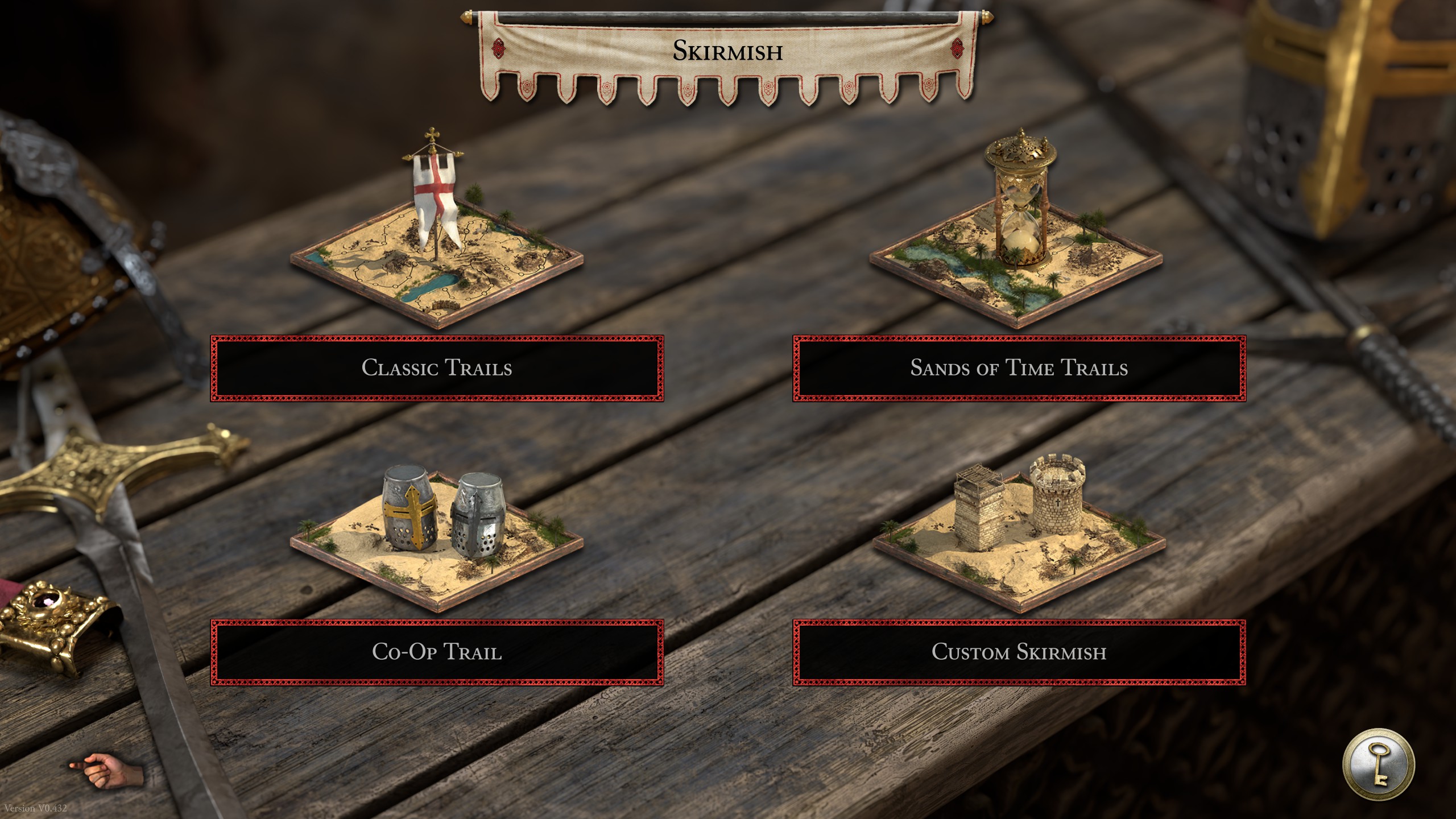Start the Co-Op Trail
Image resolution: width=1456 pixels, height=819 pixels.
(x=437, y=652)
